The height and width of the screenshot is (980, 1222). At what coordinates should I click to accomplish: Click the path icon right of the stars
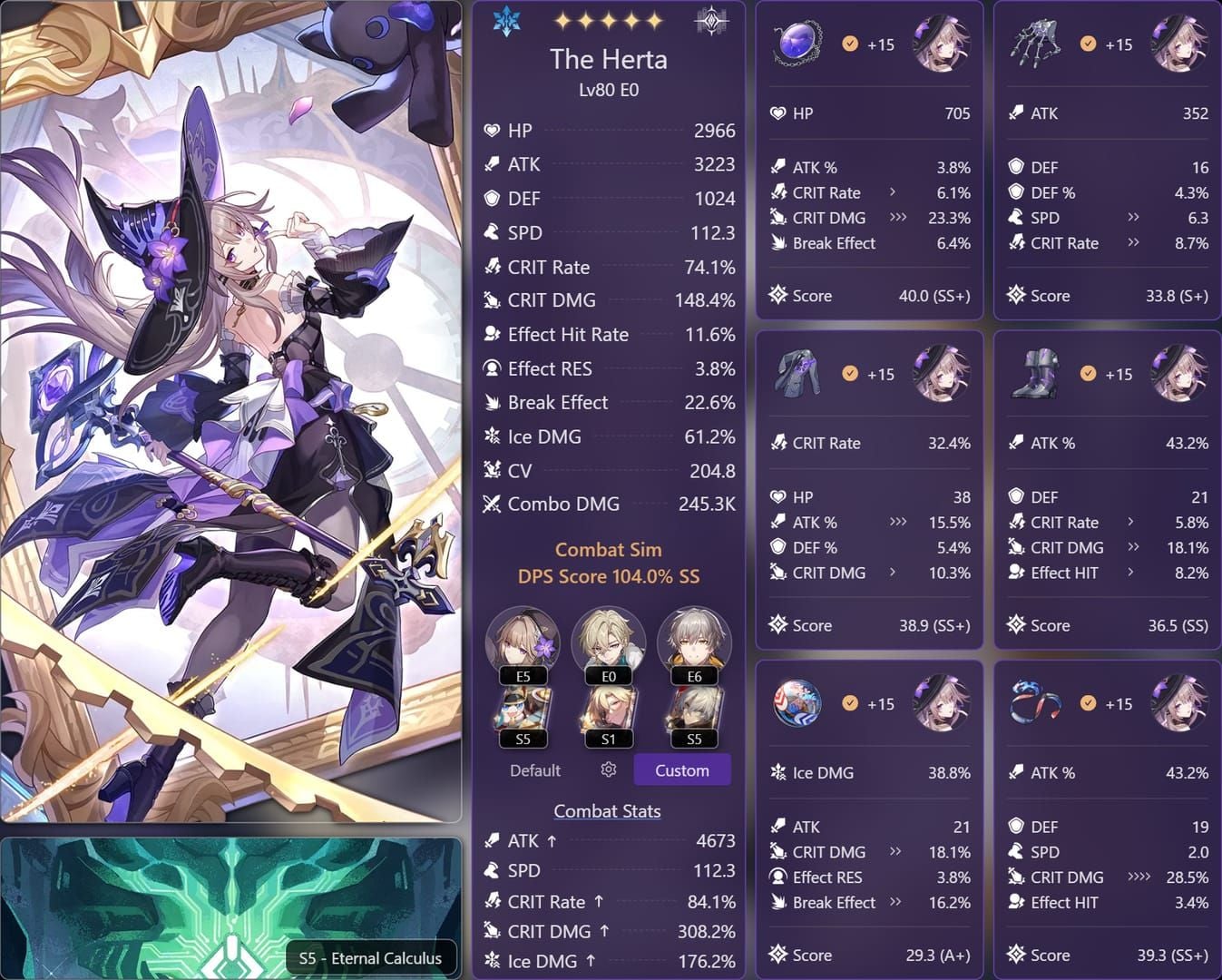tap(711, 22)
